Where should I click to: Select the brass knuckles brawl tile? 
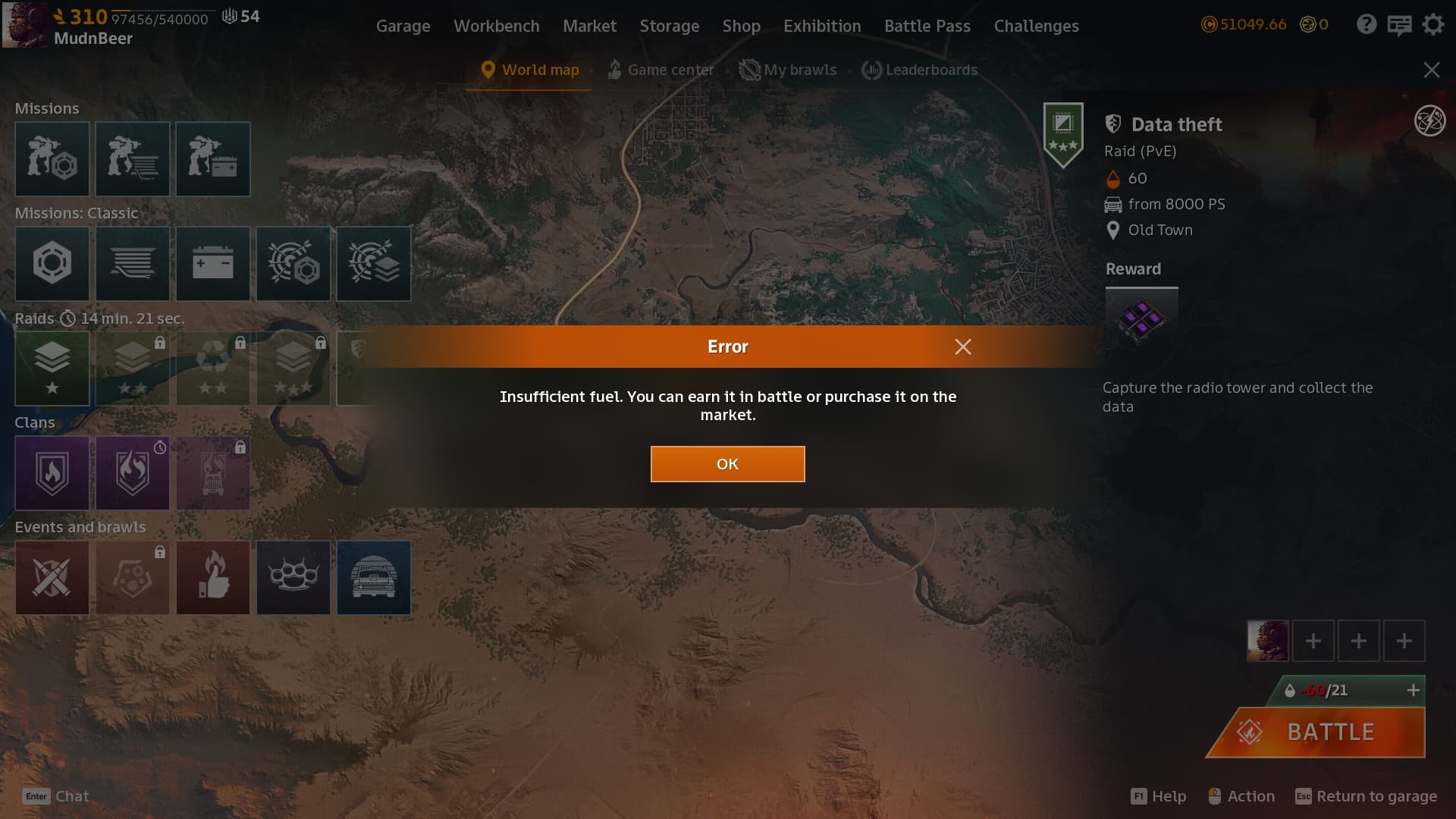[293, 577]
